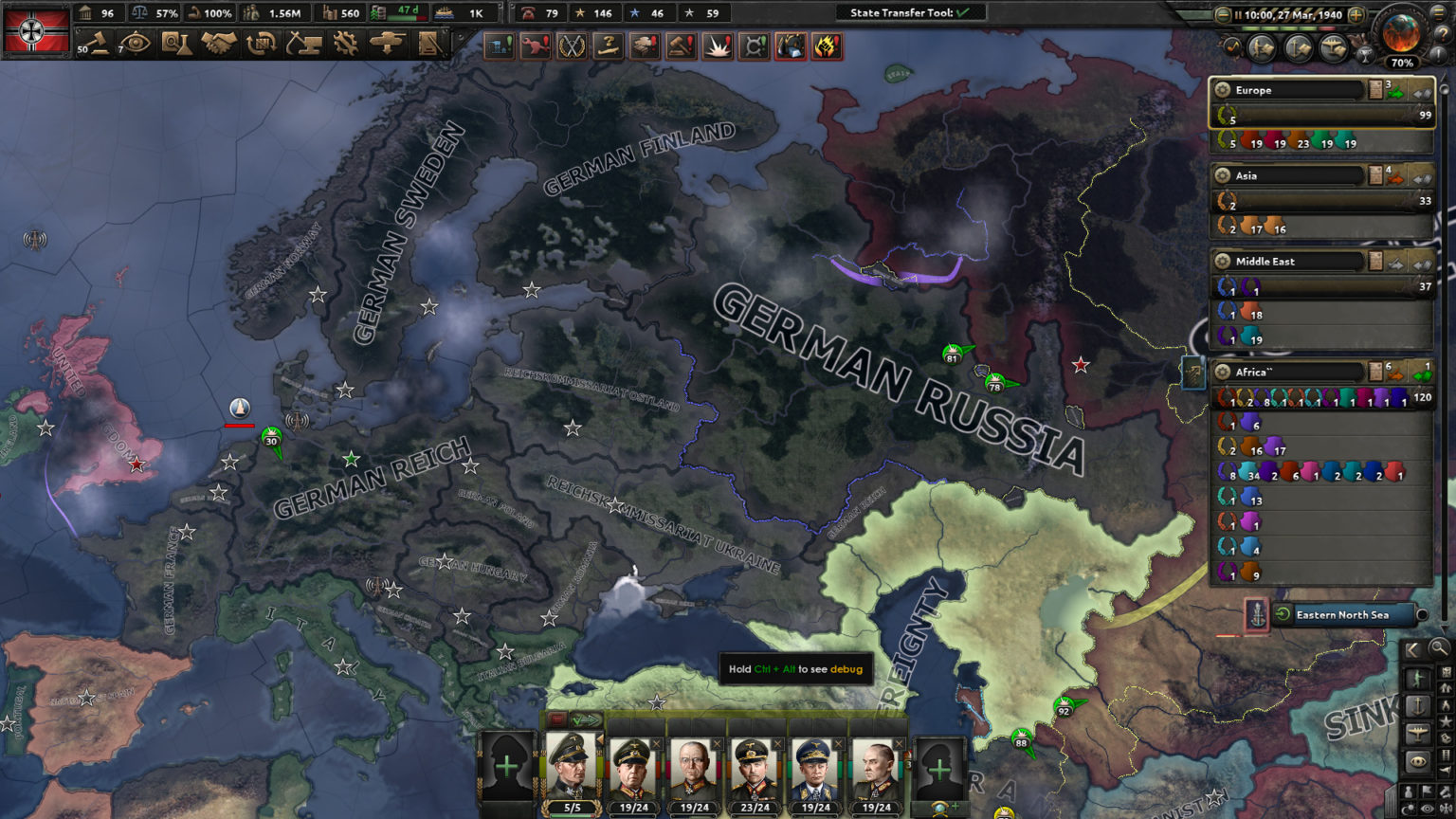This screenshot has height=819, width=1456.
Task: Open the army deployment tank icon
Action: click(x=387, y=45)
